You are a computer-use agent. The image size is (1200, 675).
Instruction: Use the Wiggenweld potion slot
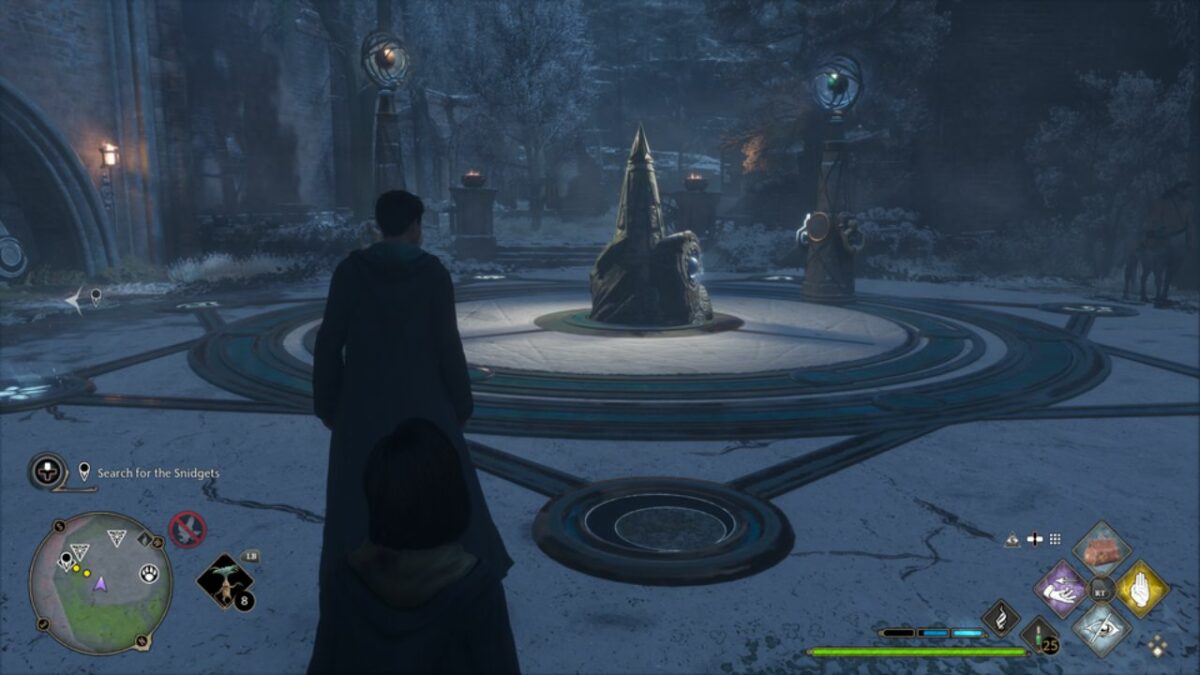point(1040,636)
